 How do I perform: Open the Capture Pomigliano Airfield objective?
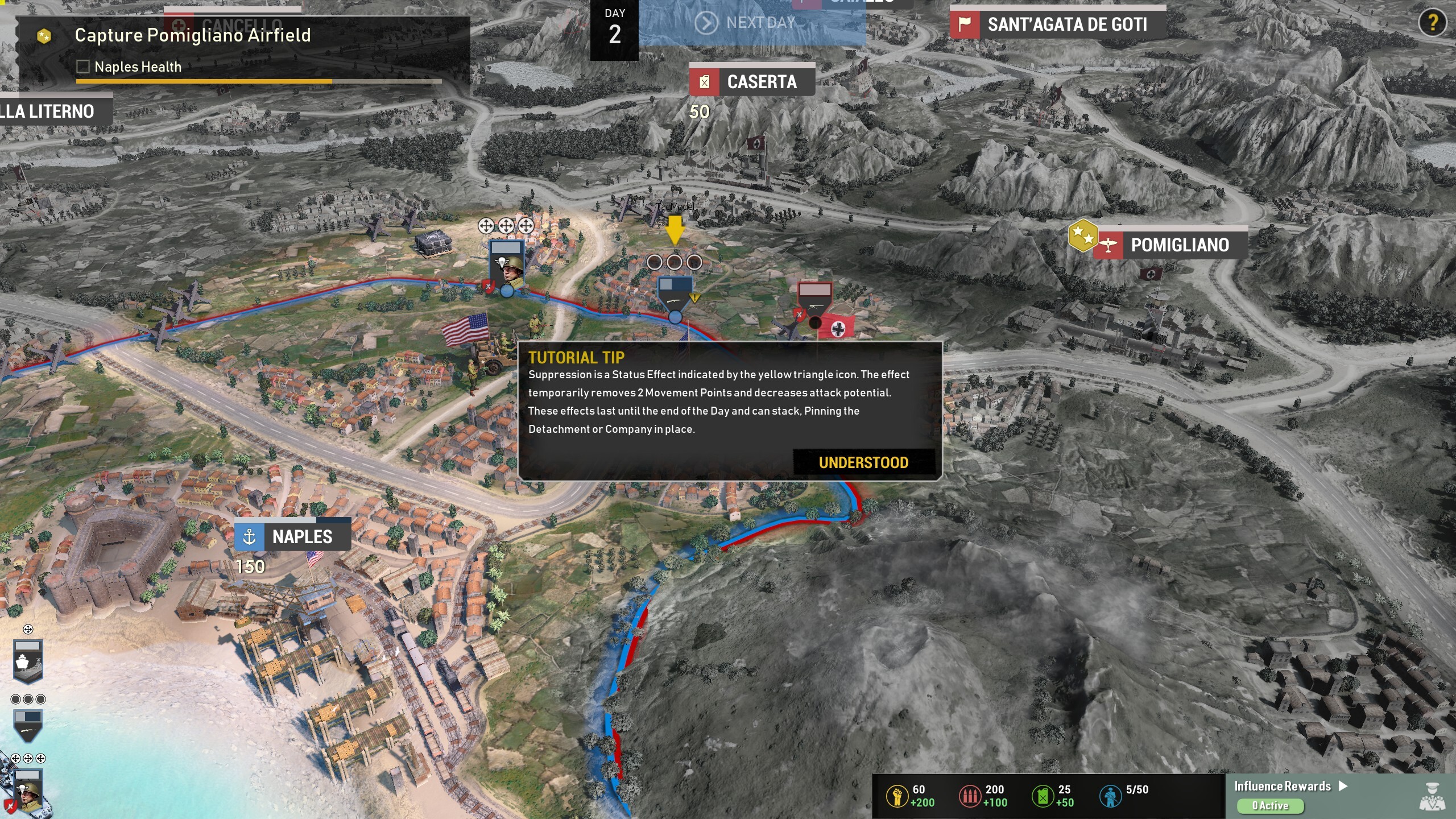pyautogui.click(x=192, y=35)
